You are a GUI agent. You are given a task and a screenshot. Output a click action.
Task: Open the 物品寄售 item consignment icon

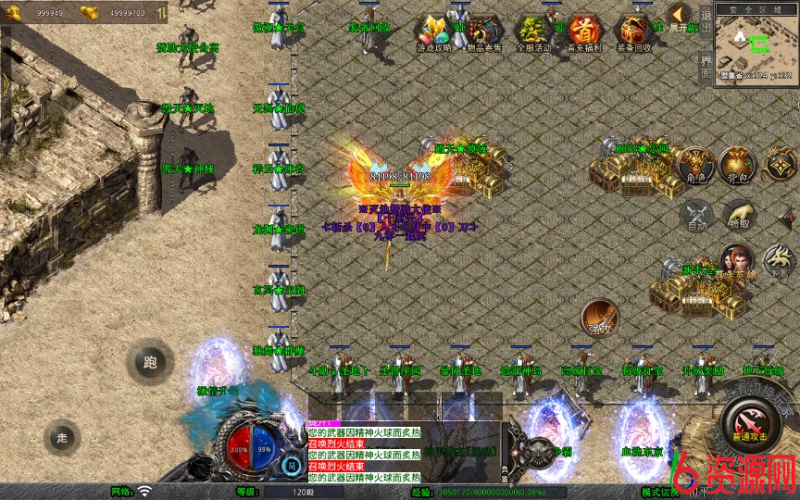[485, 32]
